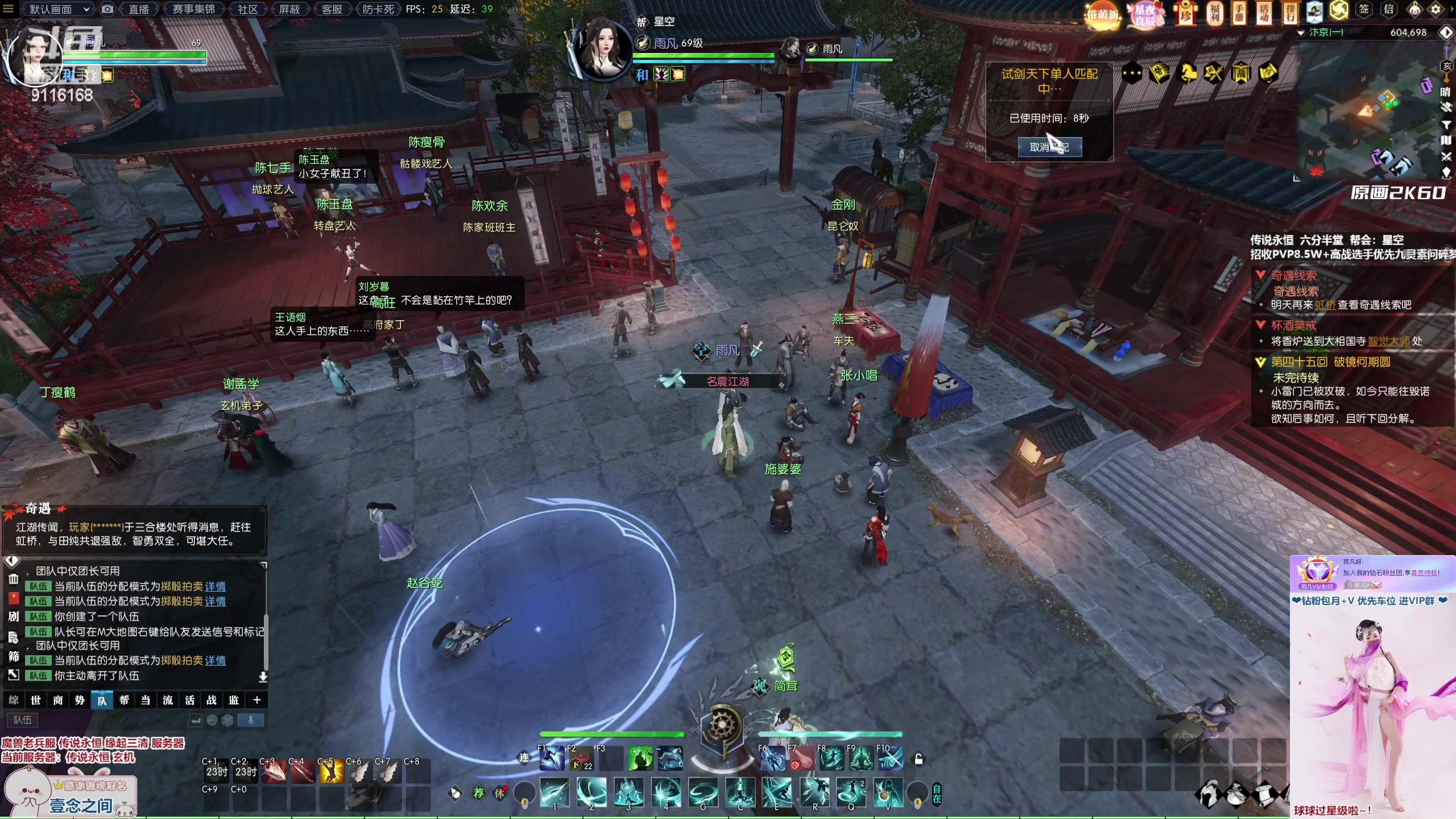Toggle the hotbar lock icon
The image size is (1456, 819).
(x=919, y=759)
